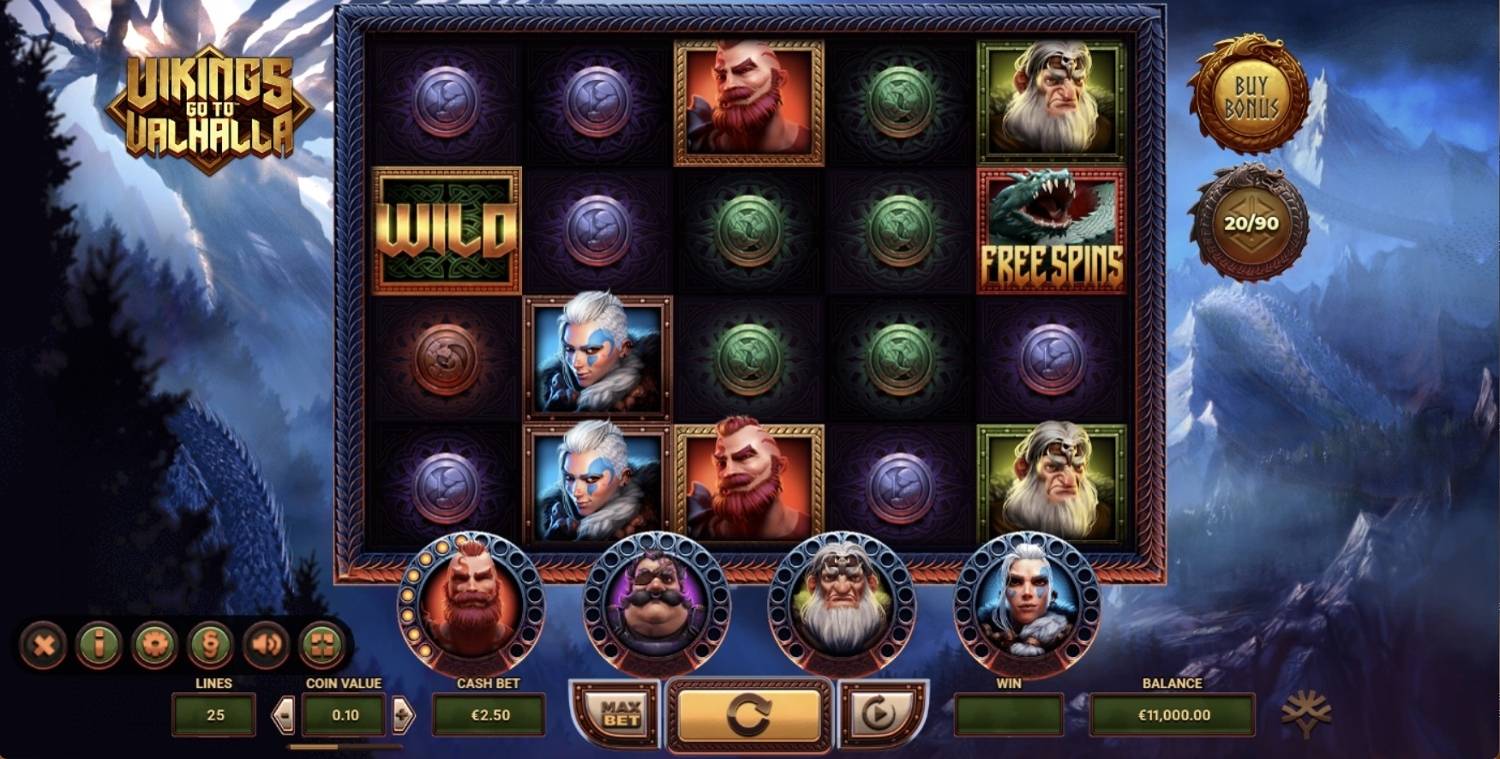
Task: Close the quick menu with the X button
Action: coord(42,646)
